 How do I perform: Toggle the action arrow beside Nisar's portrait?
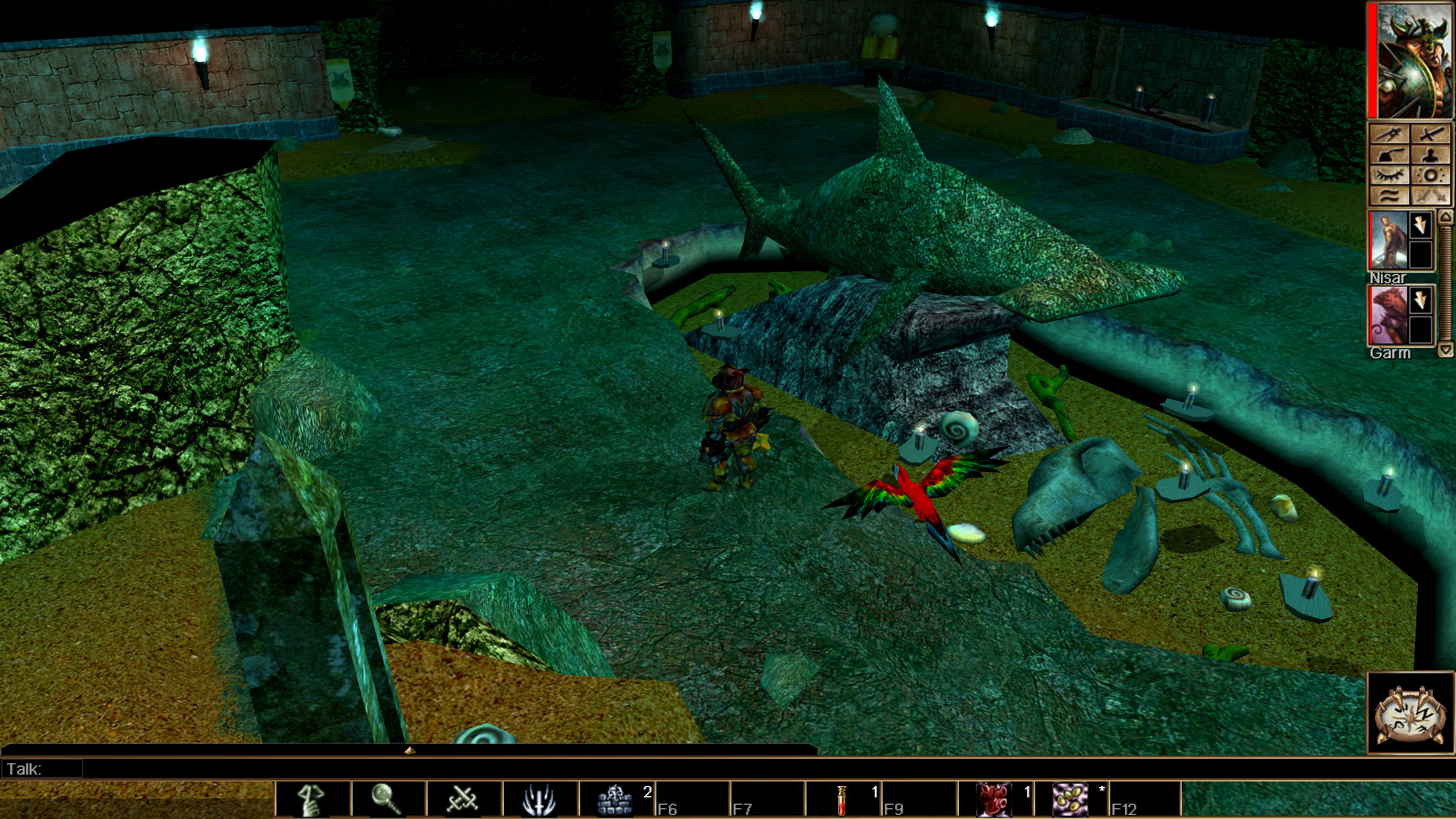[x=1421, y=226]
